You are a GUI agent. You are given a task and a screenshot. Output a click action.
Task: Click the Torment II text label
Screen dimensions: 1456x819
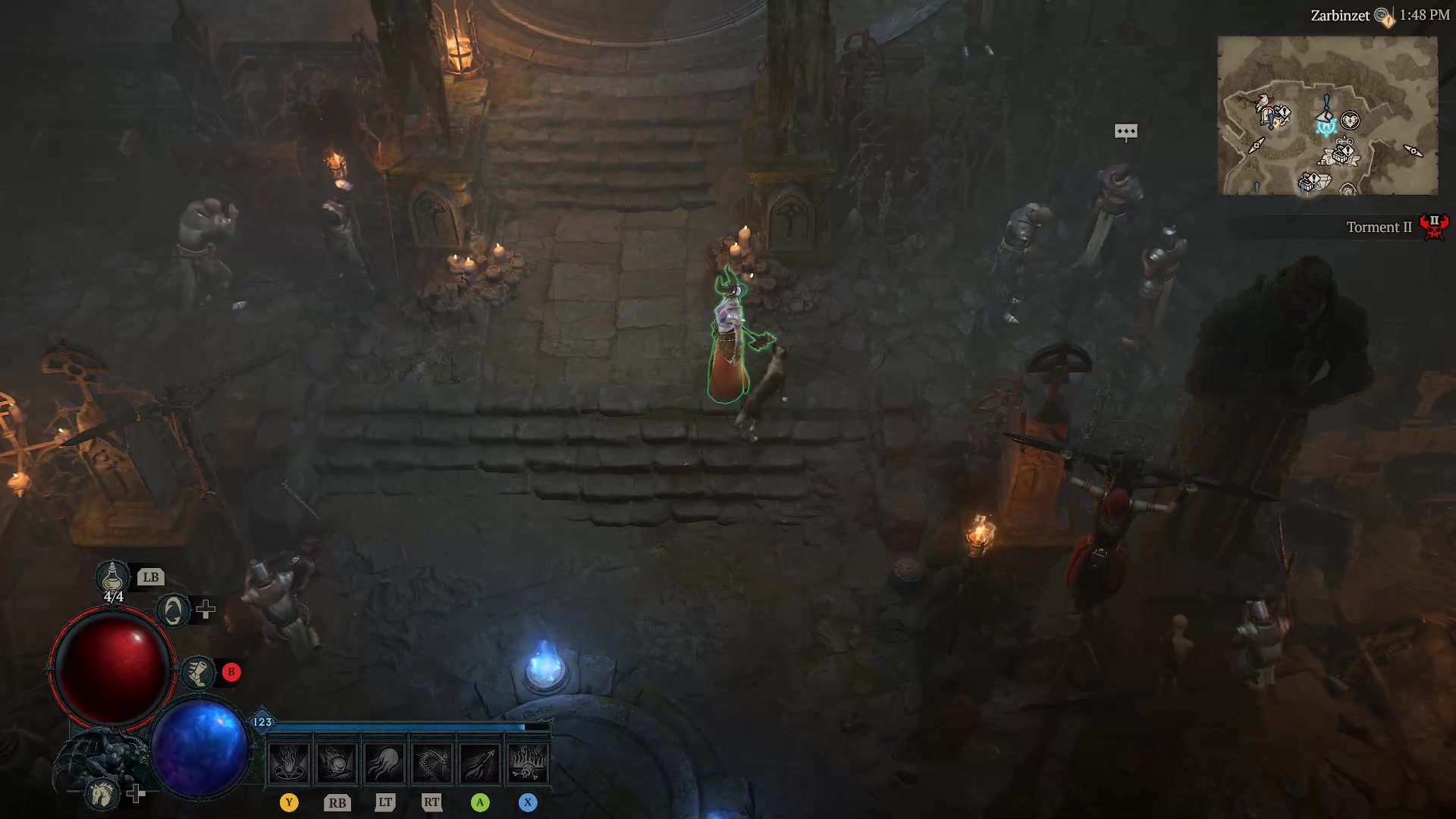pos(1379,227)
